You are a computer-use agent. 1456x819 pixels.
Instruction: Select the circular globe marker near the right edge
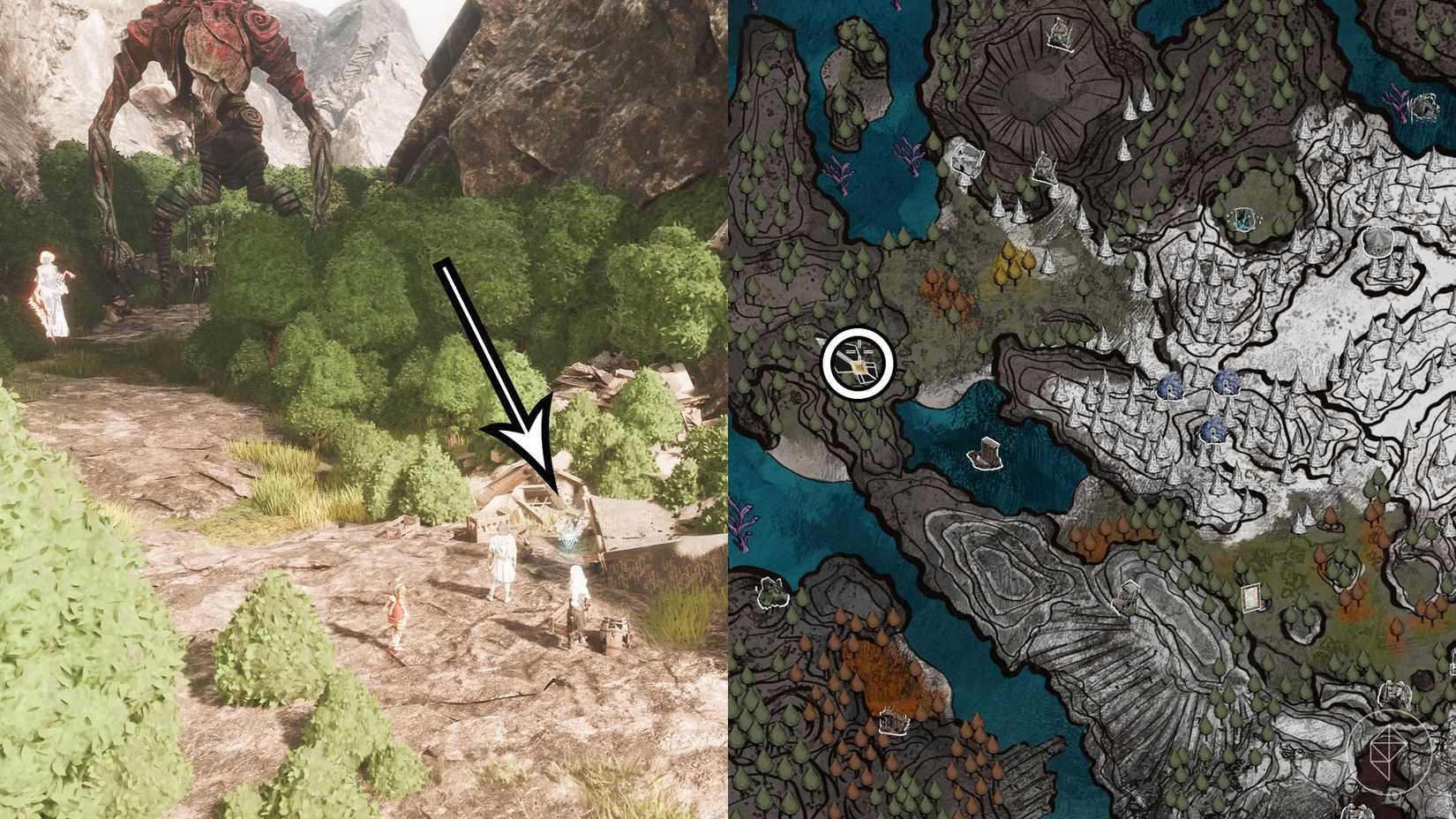(1379, 243)
